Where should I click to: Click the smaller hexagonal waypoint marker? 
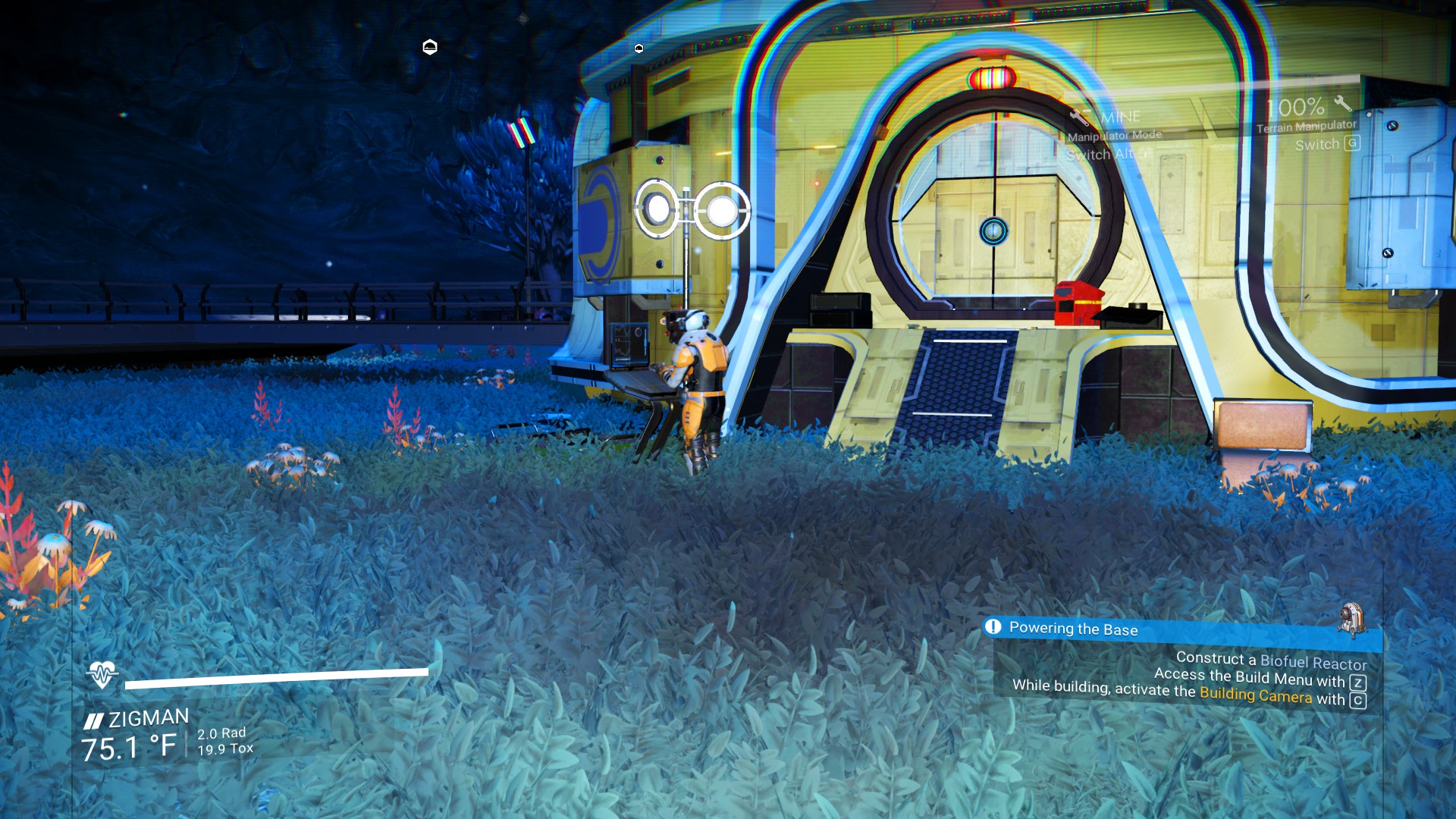click(x=639, y=49)
